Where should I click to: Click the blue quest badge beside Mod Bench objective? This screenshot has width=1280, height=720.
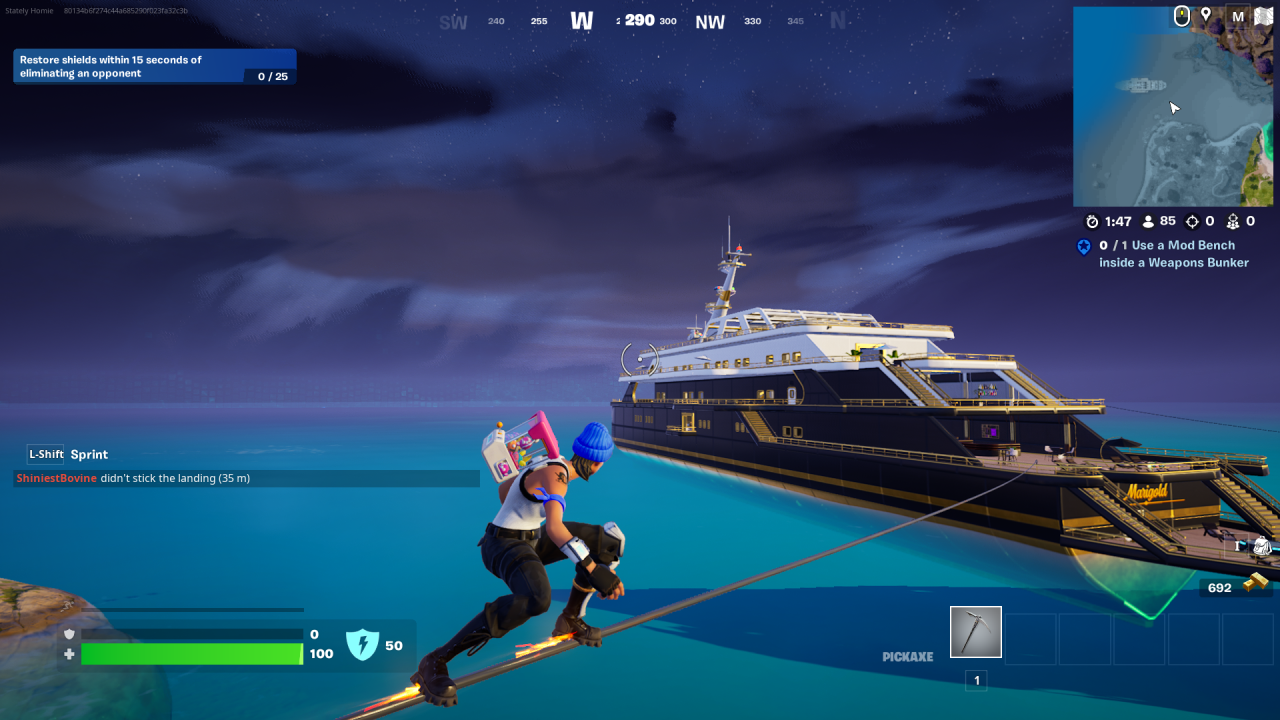point(1083,246)
